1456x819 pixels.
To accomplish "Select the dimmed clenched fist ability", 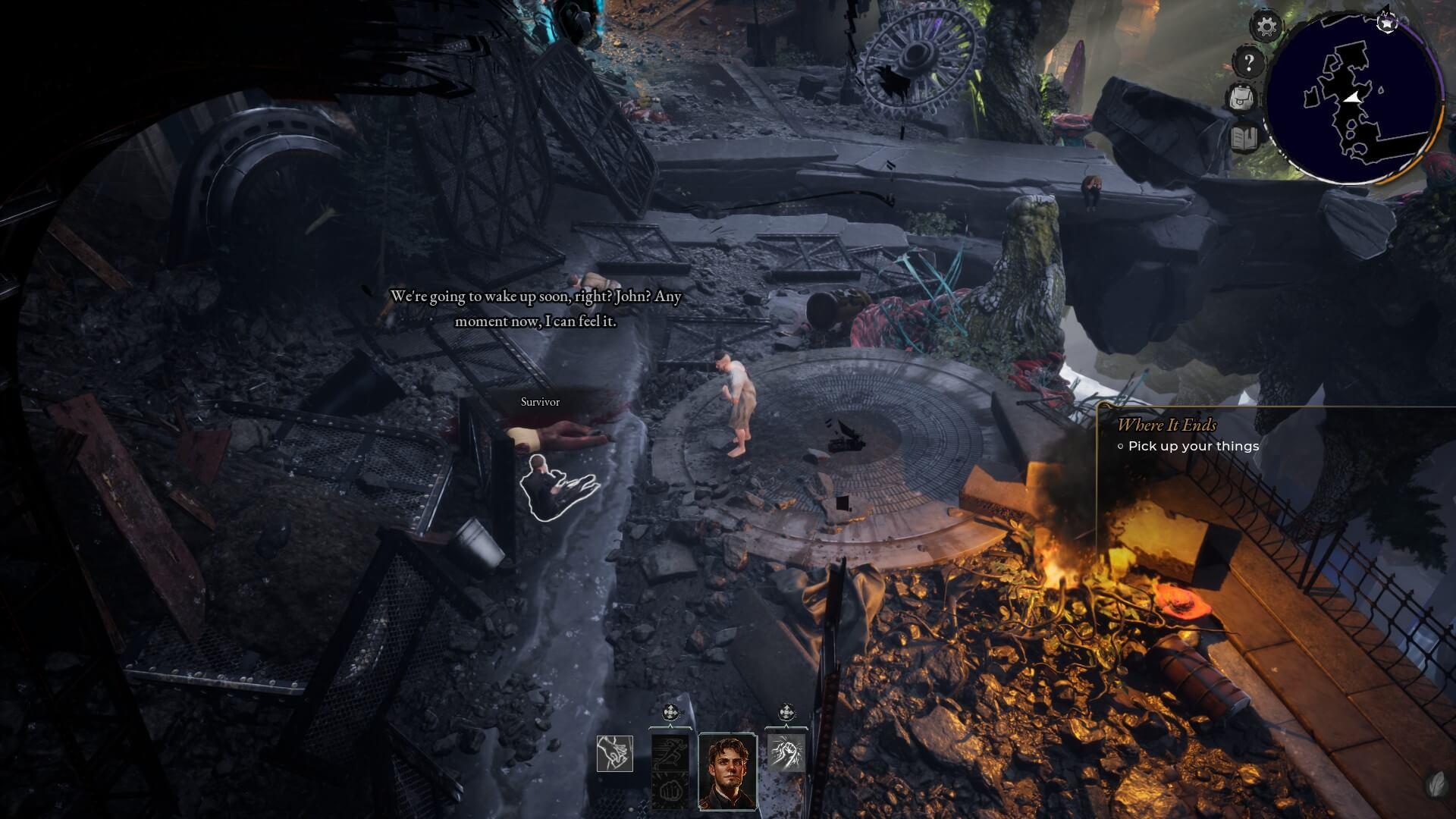I will tap(670, 791).
